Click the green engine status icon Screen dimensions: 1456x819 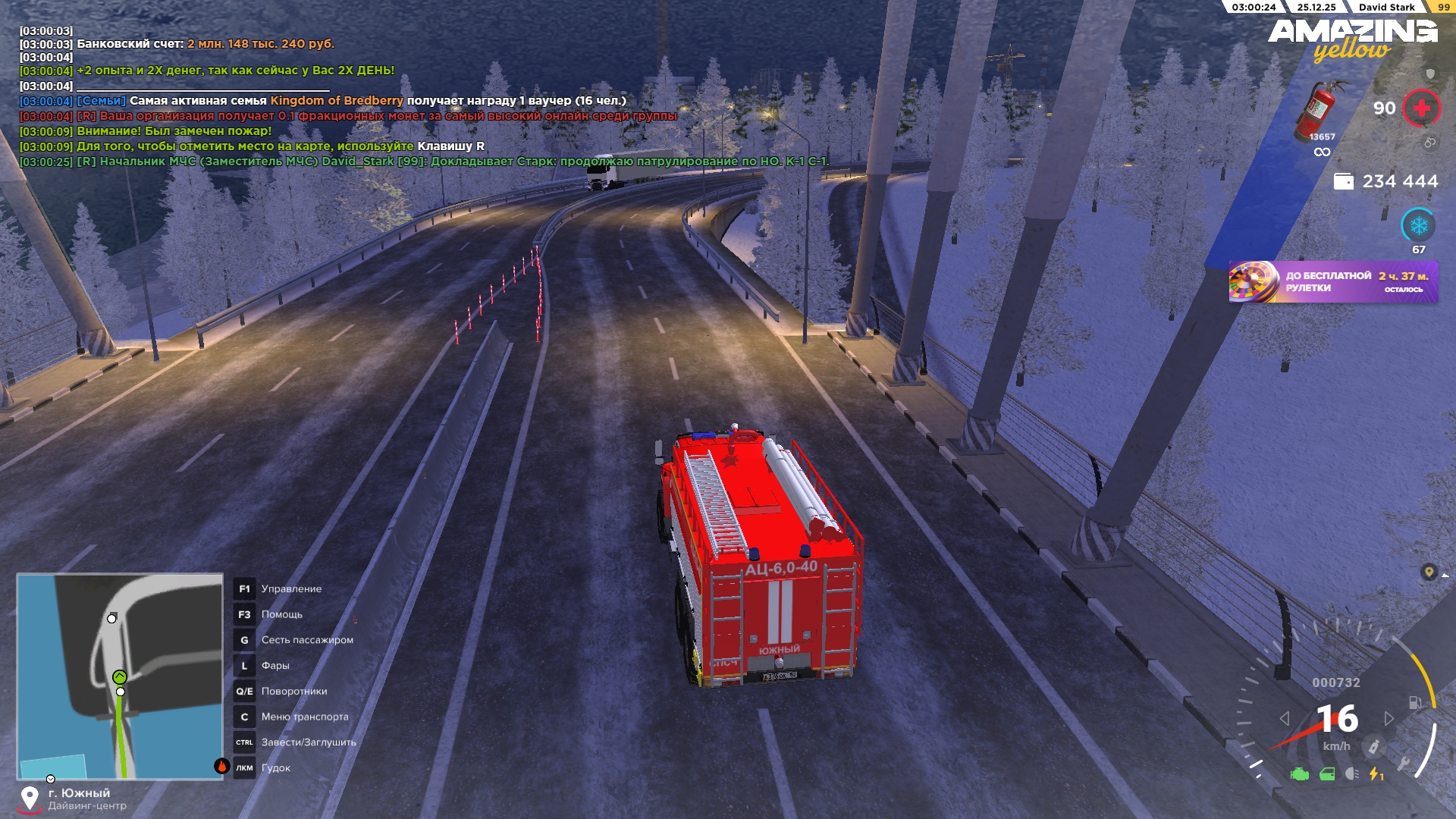(1300, 774)
